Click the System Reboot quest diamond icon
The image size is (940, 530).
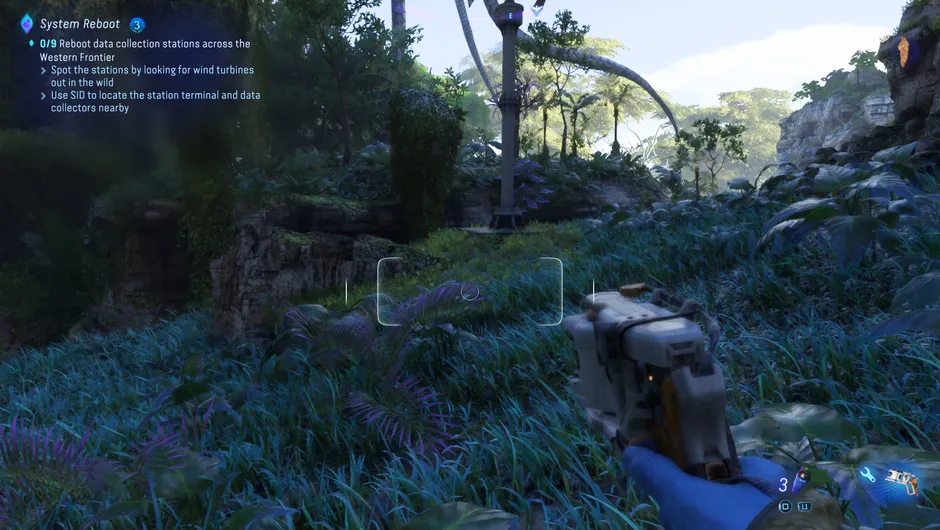point(26,23)
